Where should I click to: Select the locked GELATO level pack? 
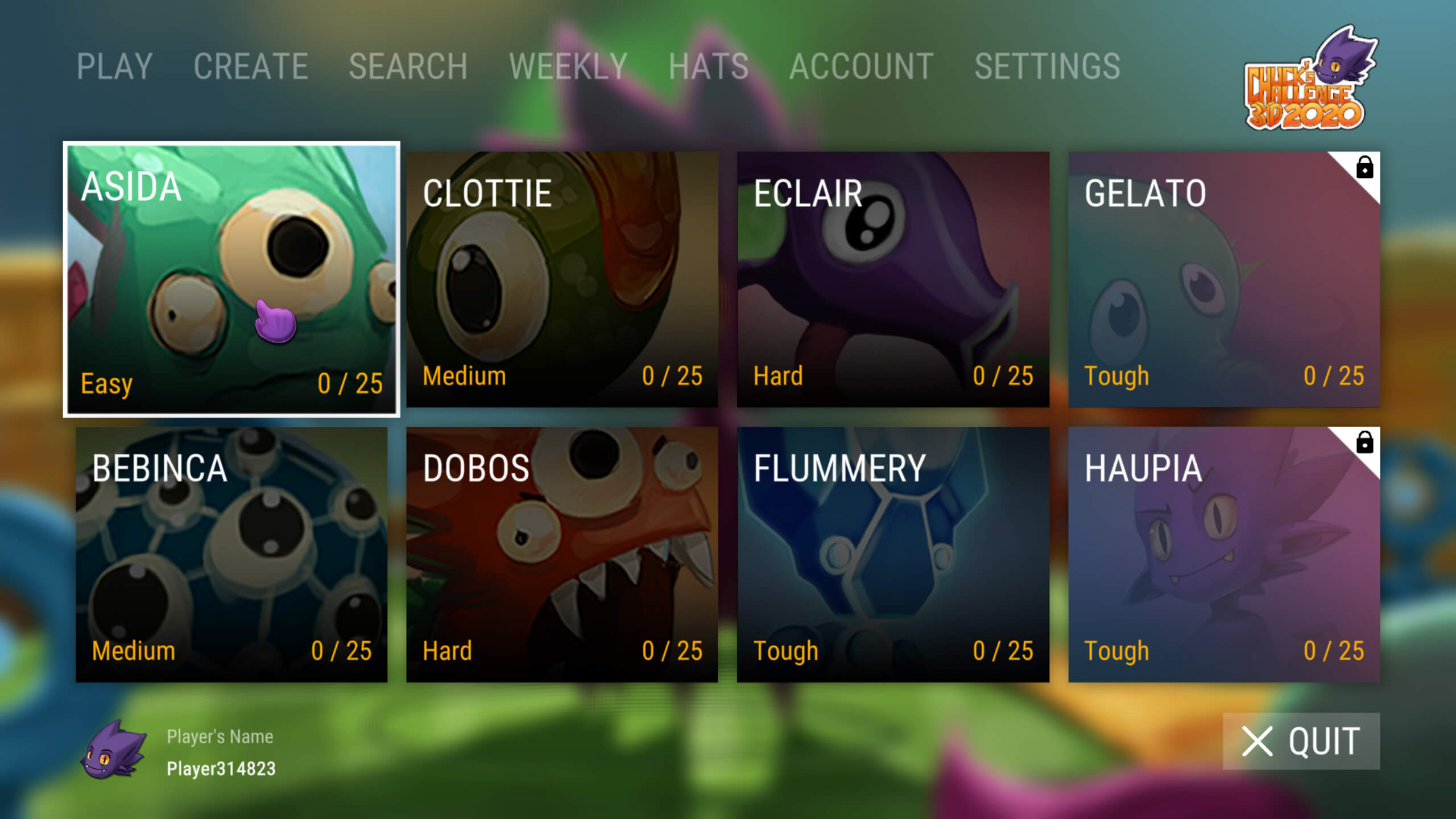click(1224, 279)
